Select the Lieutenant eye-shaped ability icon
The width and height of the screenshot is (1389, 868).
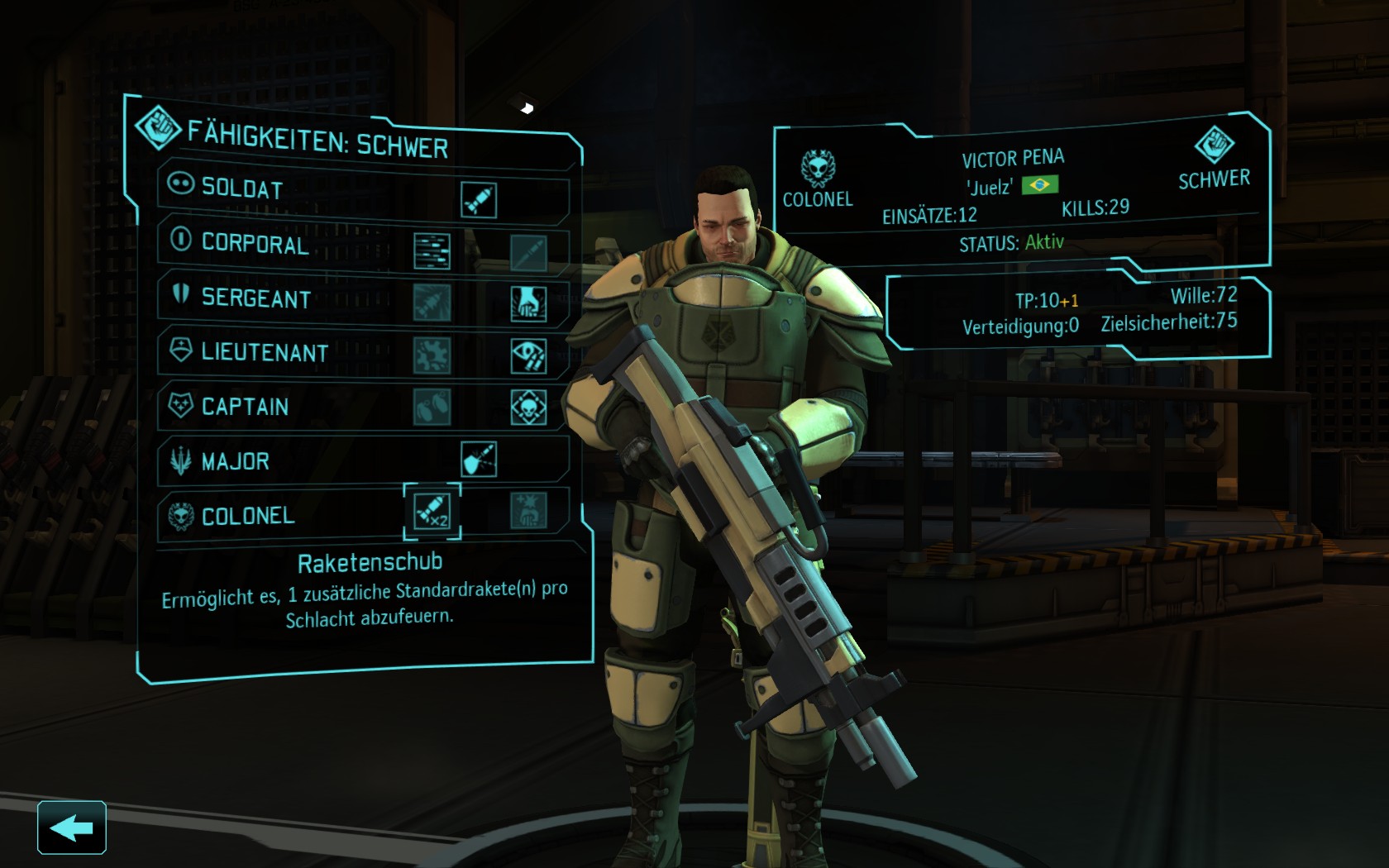tap(528, 356)
